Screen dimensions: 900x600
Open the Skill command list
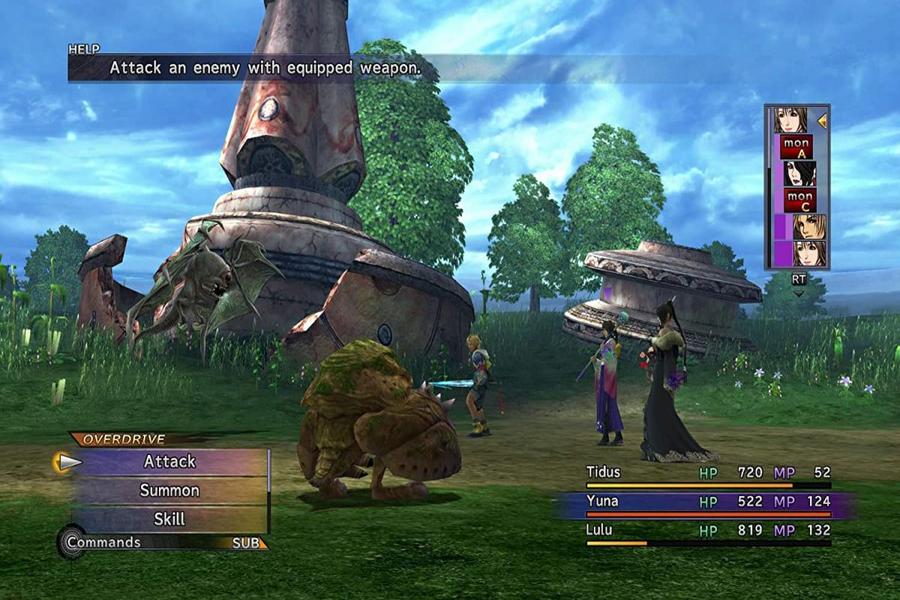coord(170,519)
